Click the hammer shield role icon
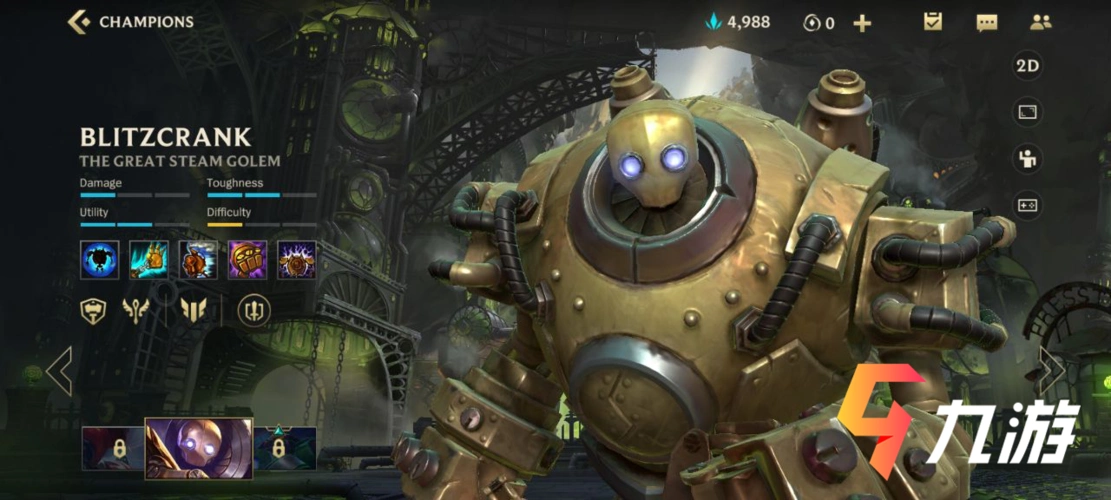The image size is (1111, 500). pos(94,311)
